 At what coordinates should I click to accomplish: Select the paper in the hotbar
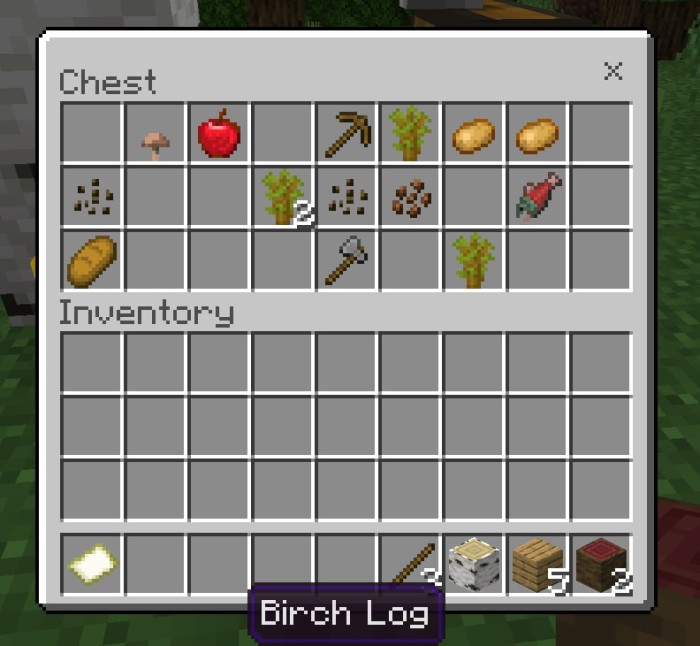91,565
